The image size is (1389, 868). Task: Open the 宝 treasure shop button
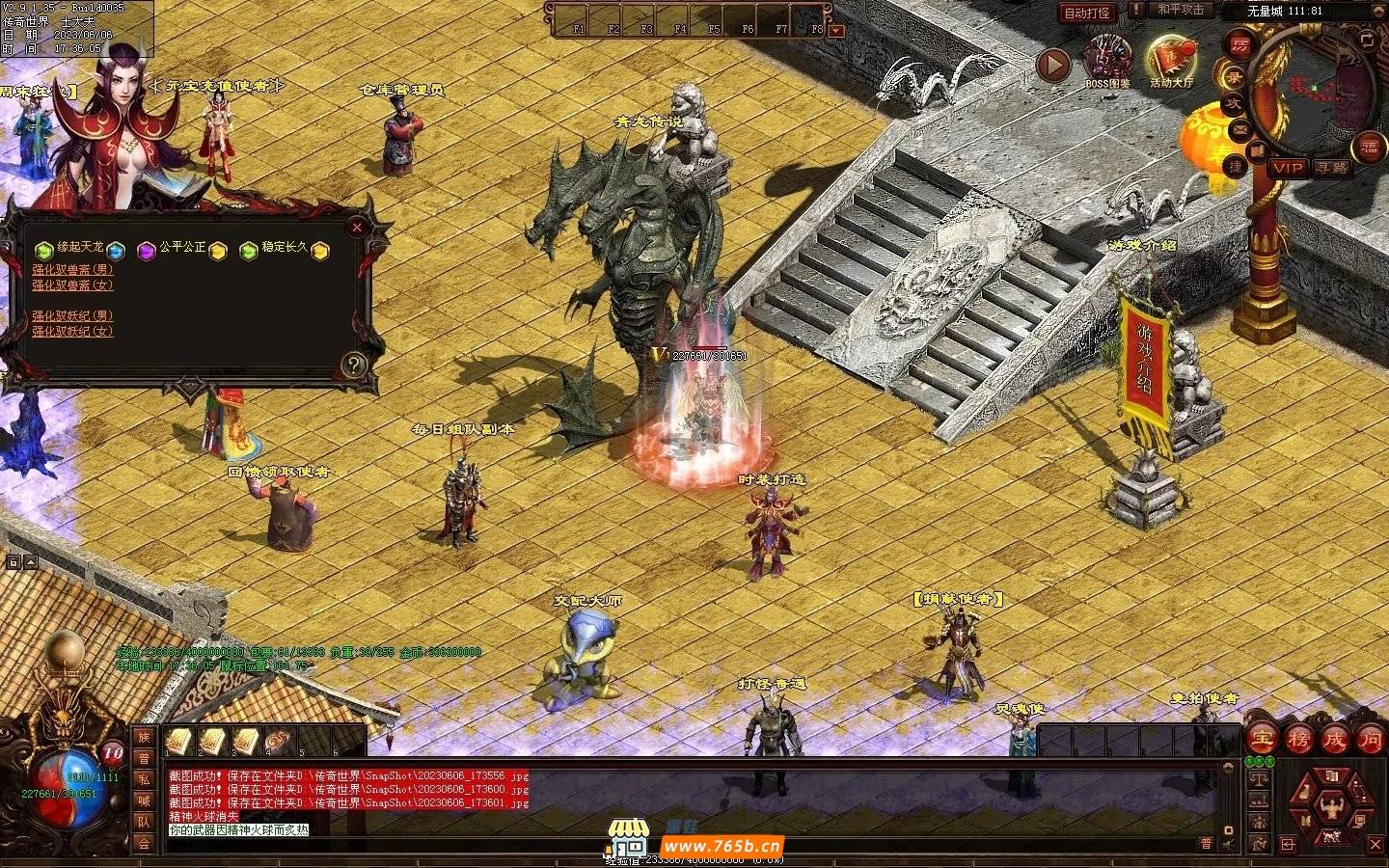pyautogui.click(x=1263, y=740)
